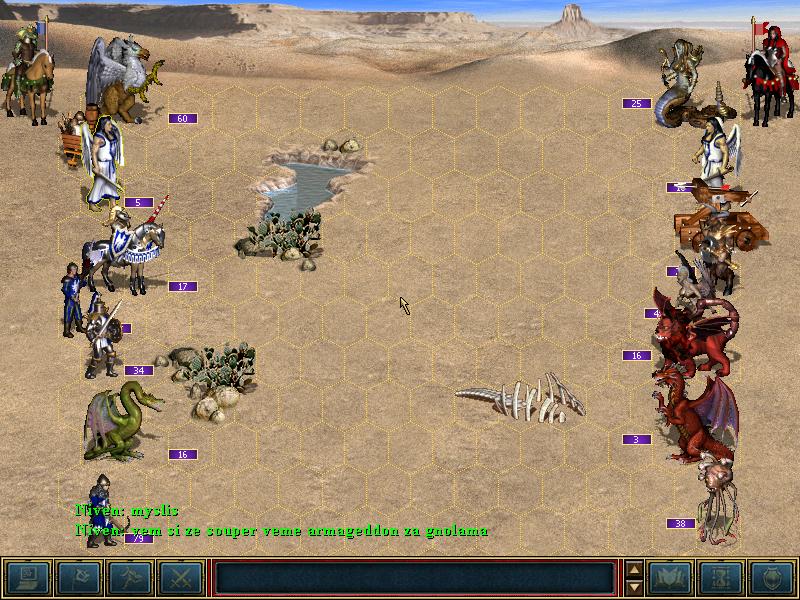Open the combat options button

(28, 578)
